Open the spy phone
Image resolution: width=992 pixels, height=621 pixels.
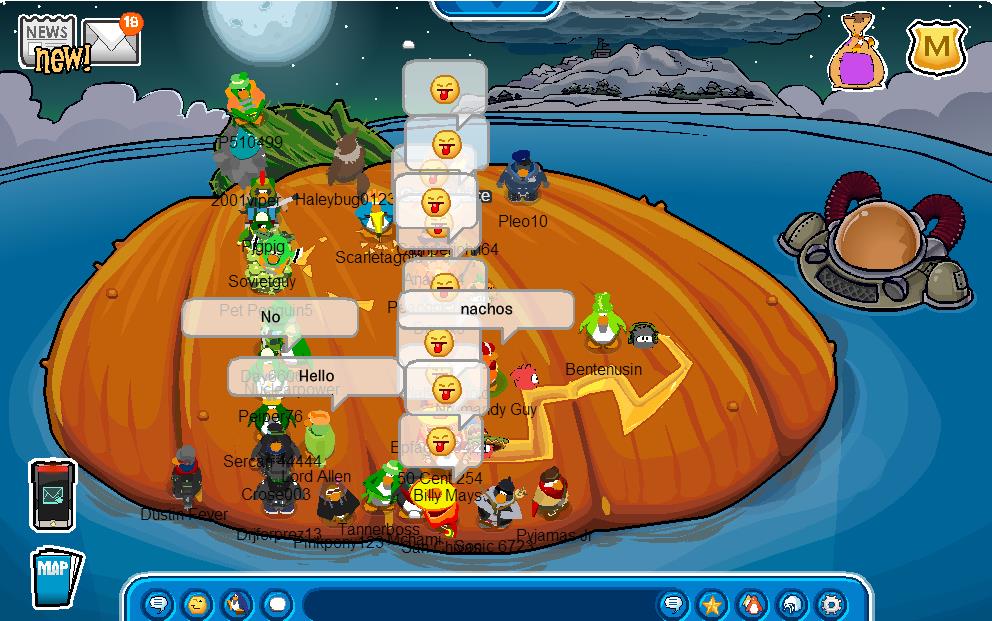(52, 494)
